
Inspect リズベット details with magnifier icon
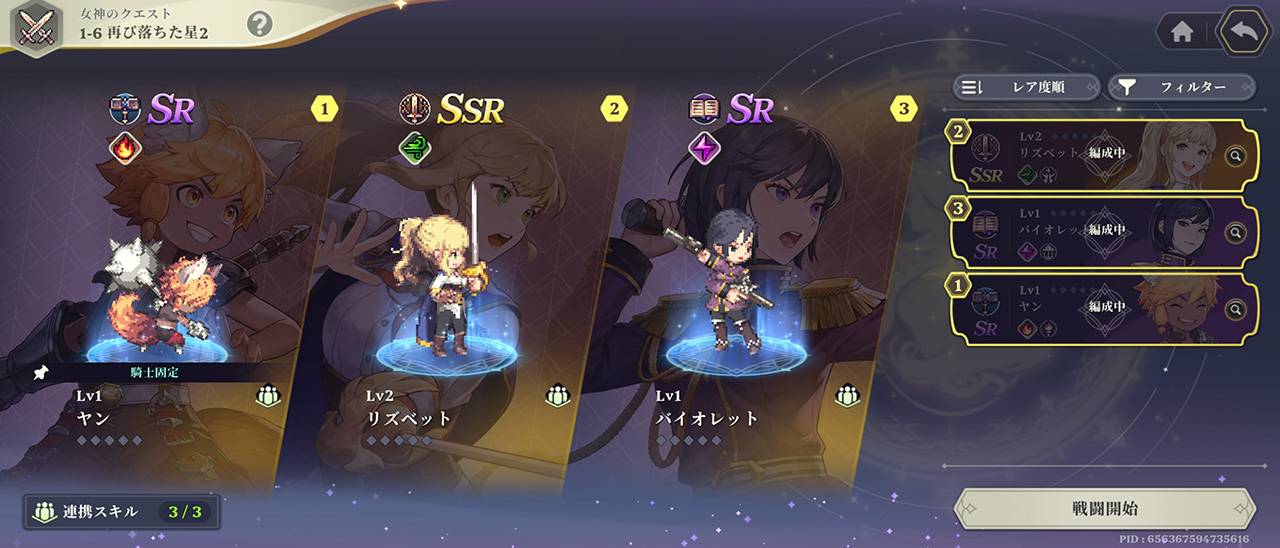[1236, 156]
